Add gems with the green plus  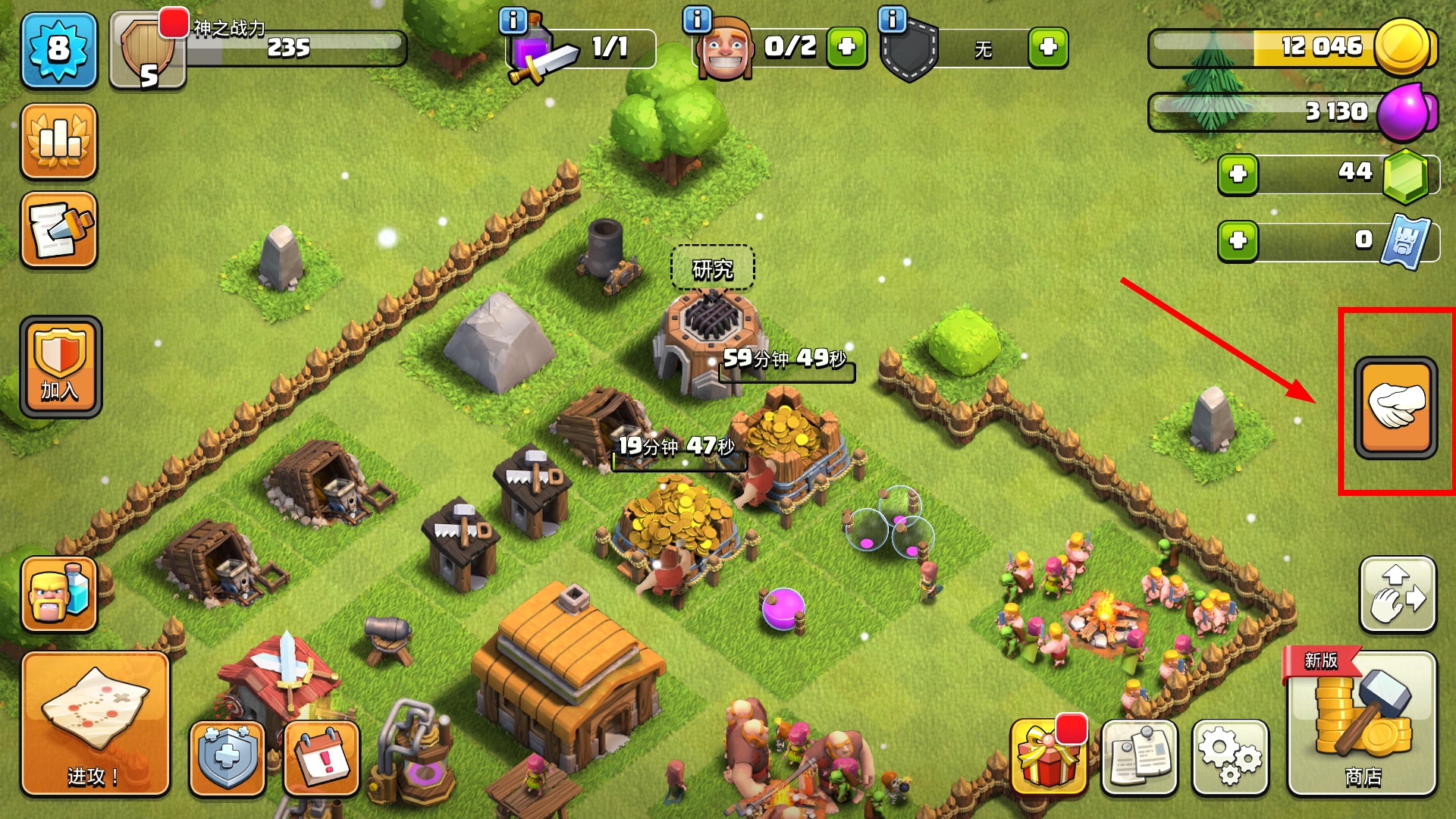1238,174
